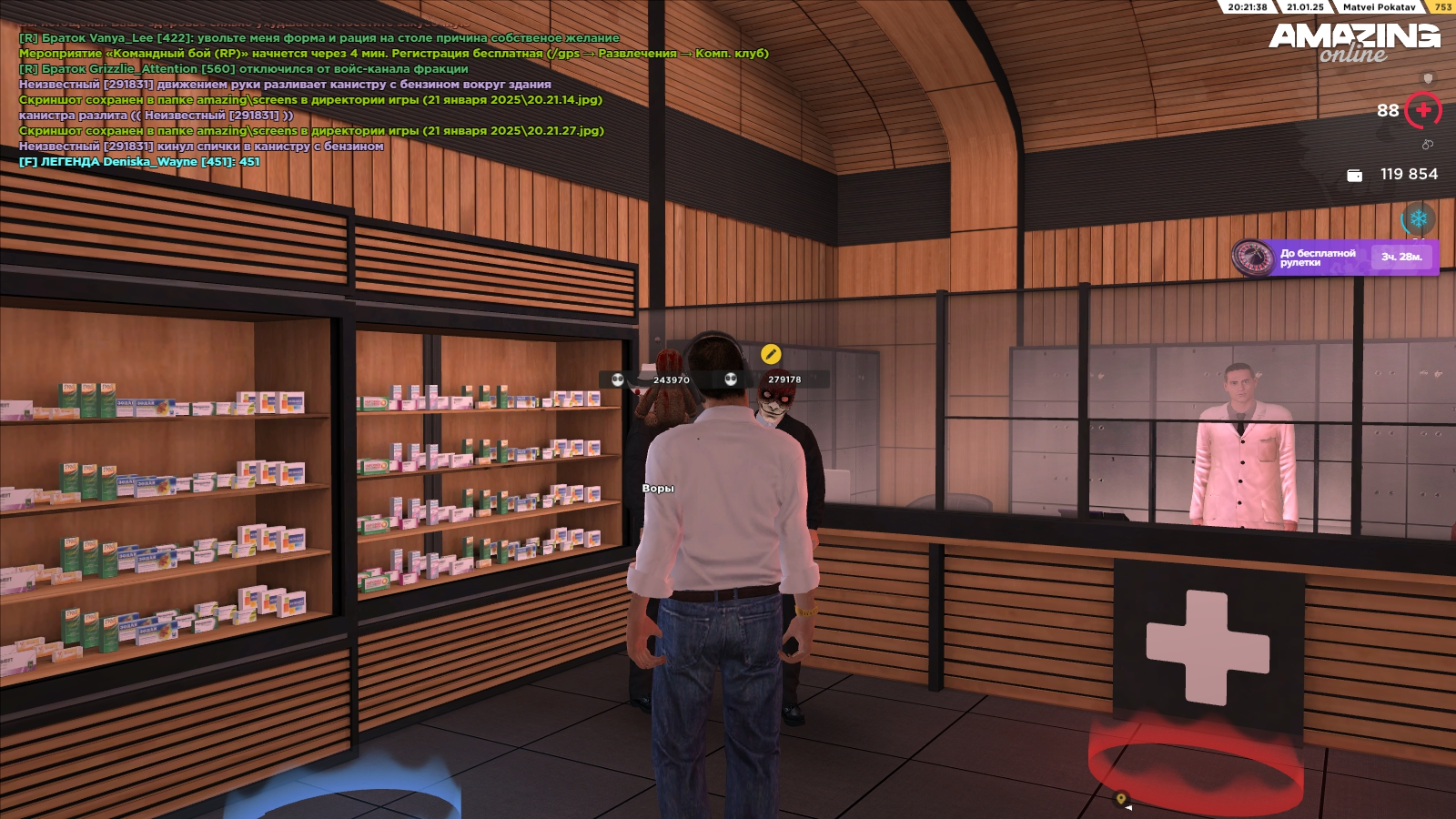This screenshot has height=819, width=1456.
Task: Open the free roulette banner
Action: [x=1335, y=258]
